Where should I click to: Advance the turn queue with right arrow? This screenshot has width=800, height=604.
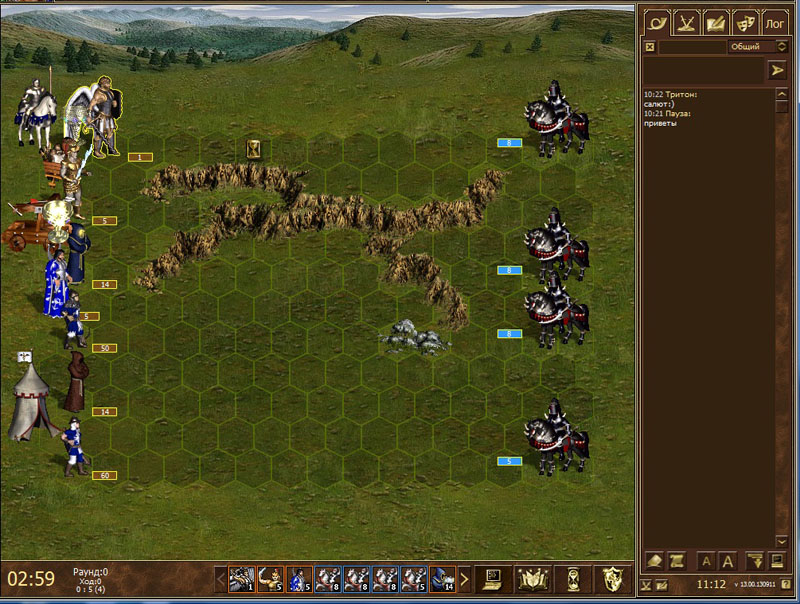click(464, 578)
